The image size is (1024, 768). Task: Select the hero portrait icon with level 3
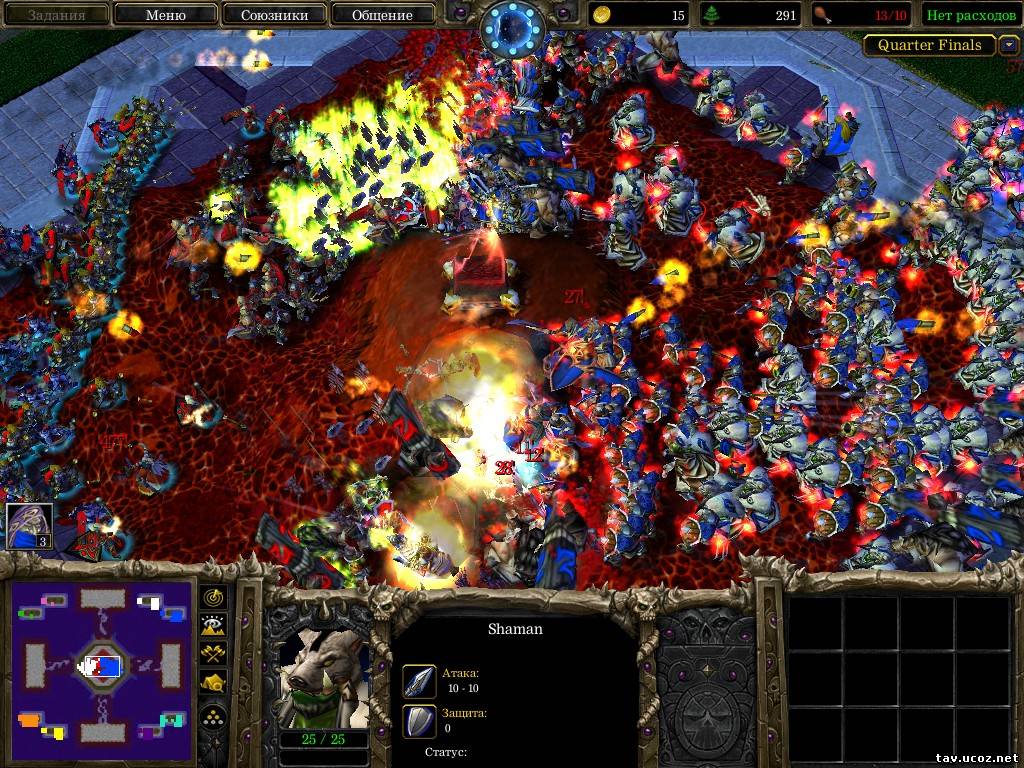click(28, 527)
